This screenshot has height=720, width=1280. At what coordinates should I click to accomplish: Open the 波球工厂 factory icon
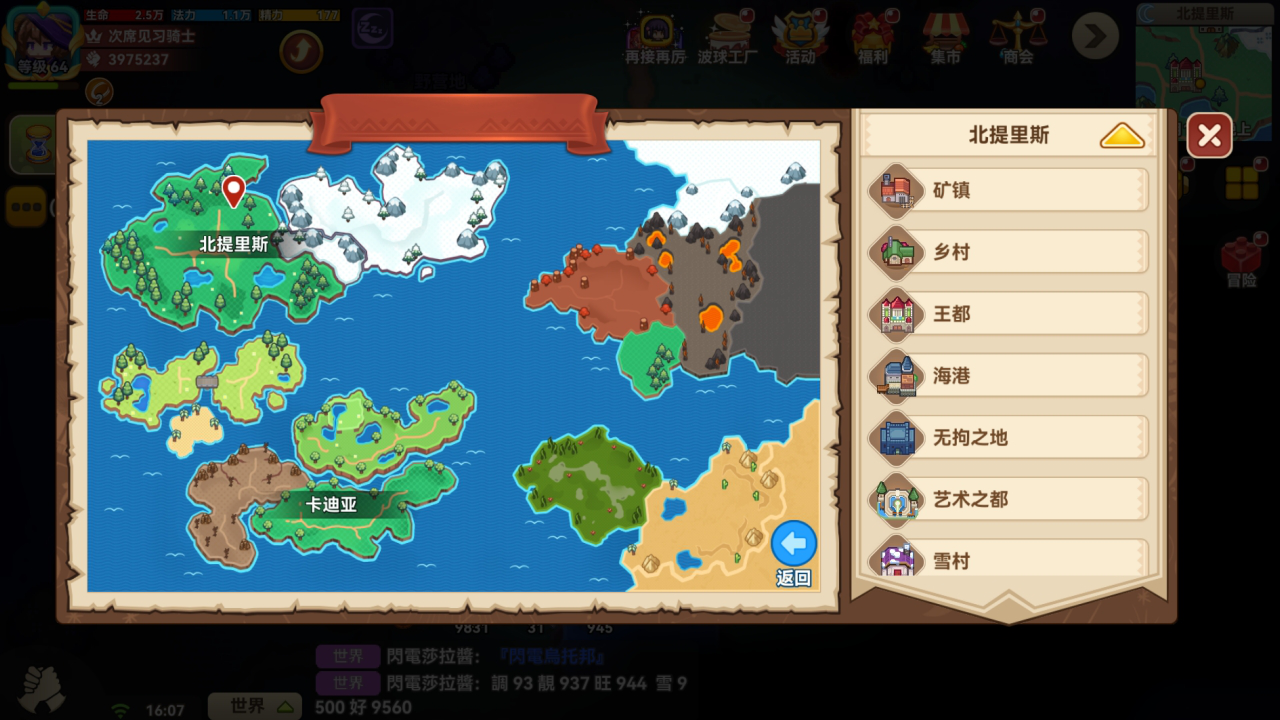click(x=729, y=35)
